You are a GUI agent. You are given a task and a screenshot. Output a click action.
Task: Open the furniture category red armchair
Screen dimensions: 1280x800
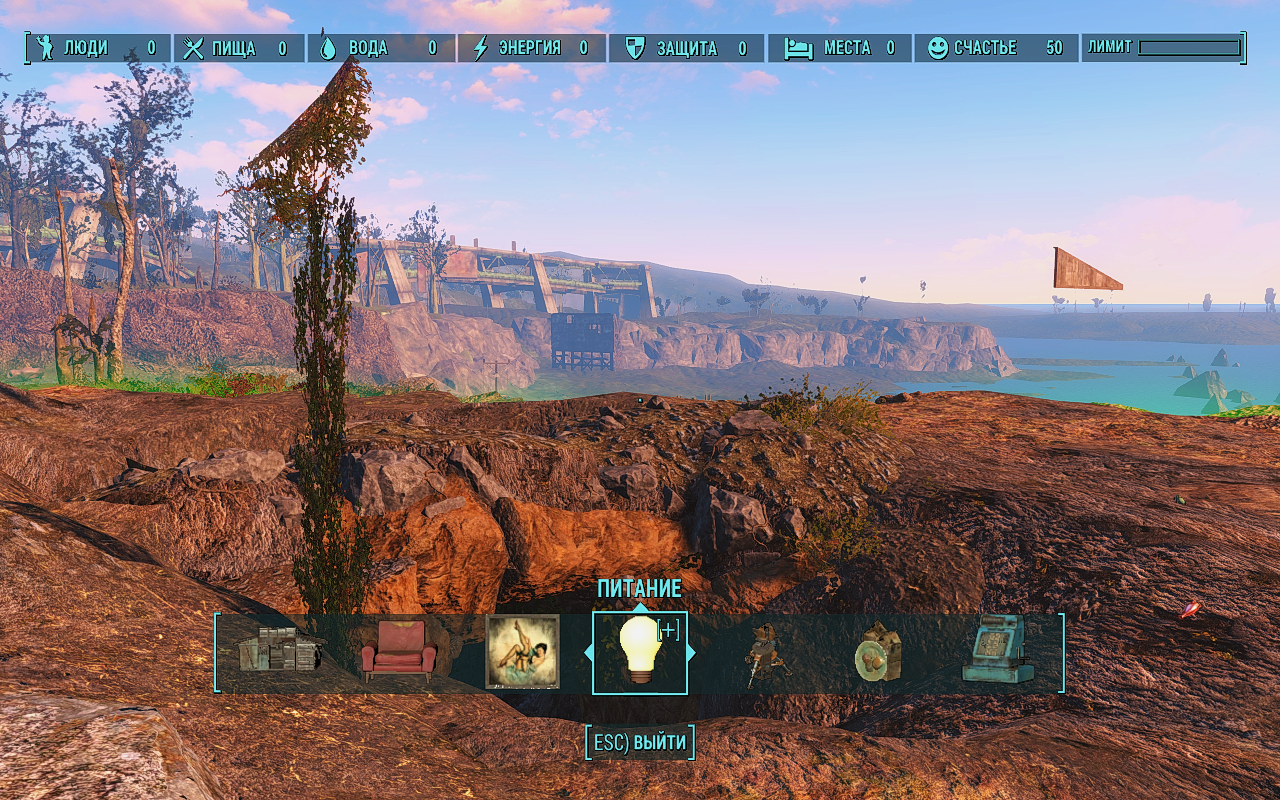click(398, 652)
